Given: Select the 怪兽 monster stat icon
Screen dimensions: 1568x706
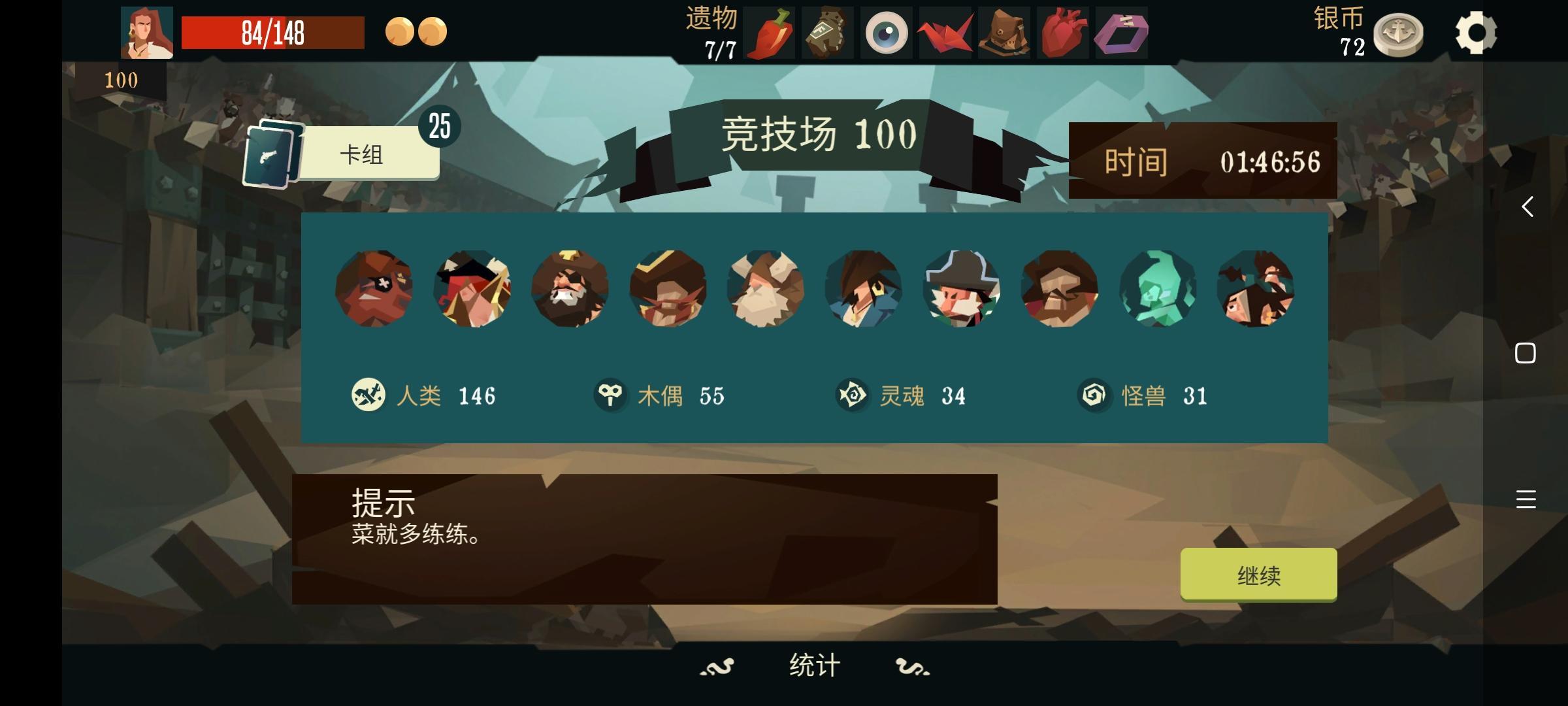Looking at the screenshot, I should (x=1093, y=395).
